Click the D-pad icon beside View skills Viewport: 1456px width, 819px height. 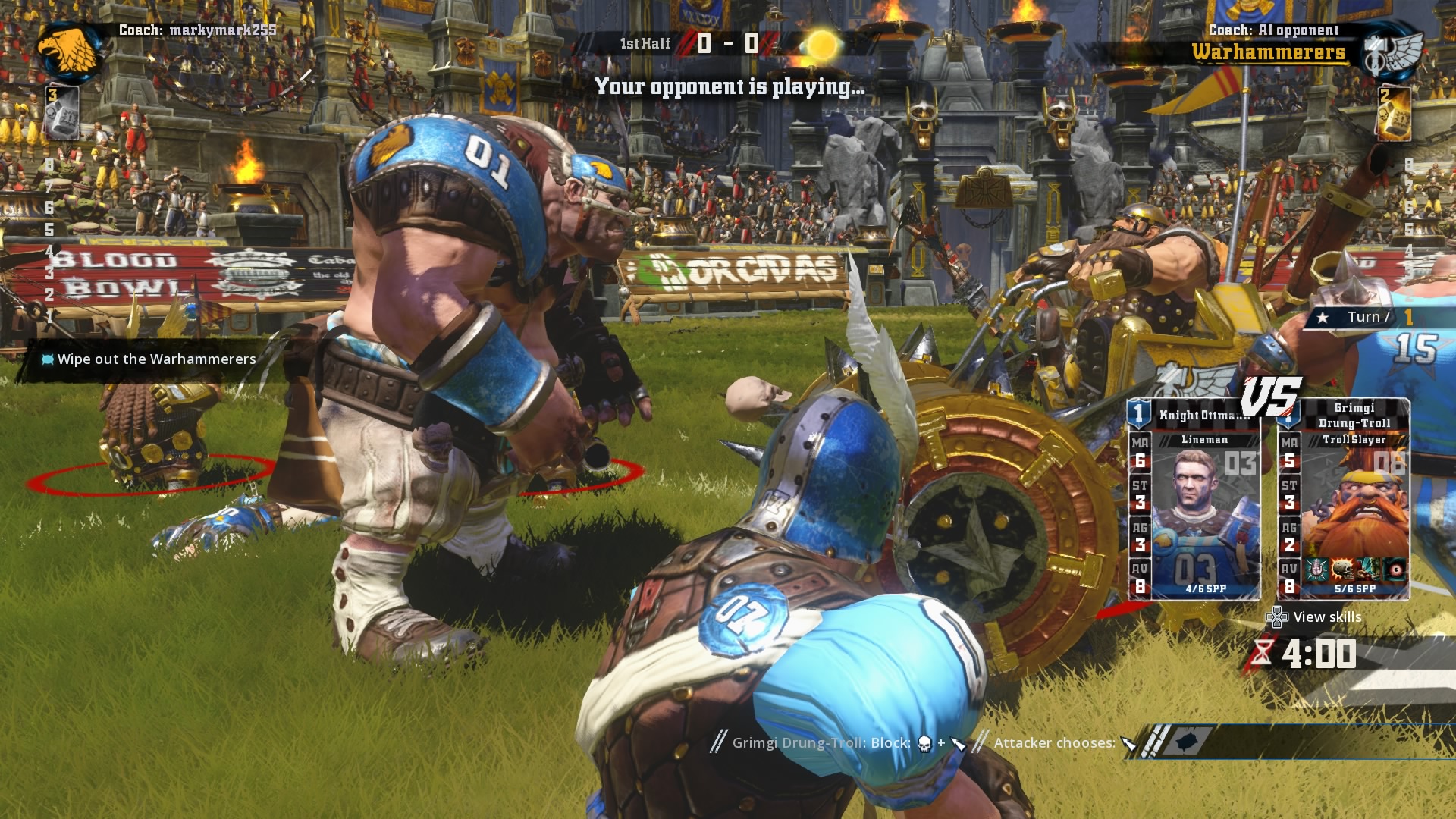tap(1277, 617)
